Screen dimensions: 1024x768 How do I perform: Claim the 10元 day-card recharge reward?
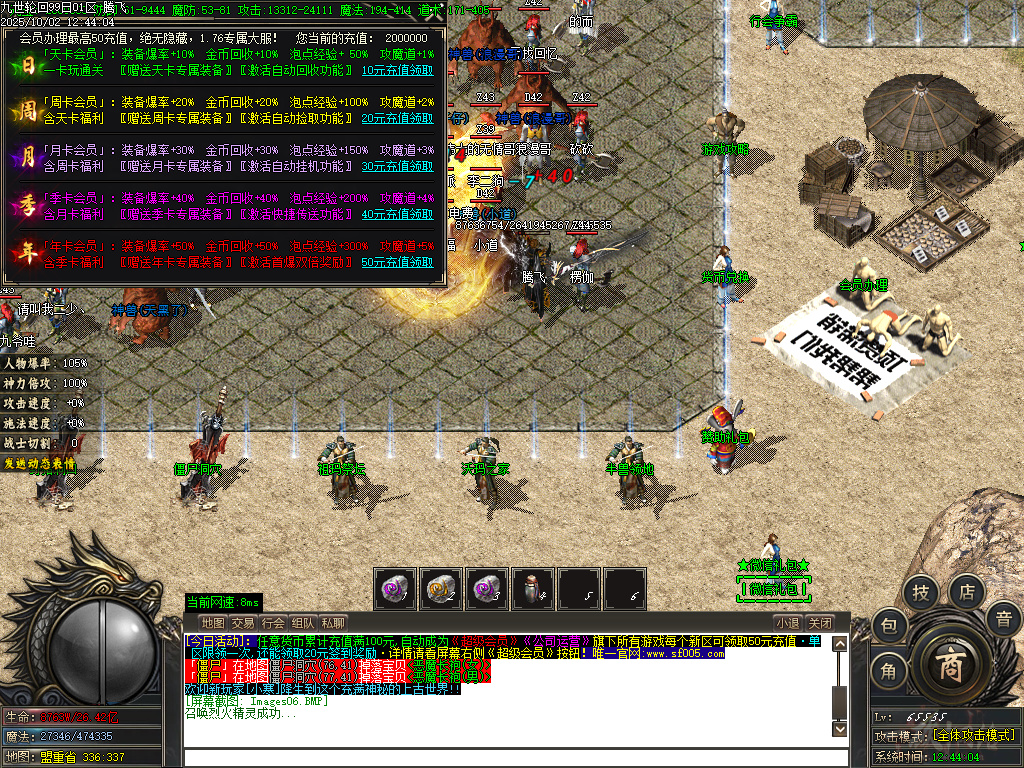click(397, 70)
